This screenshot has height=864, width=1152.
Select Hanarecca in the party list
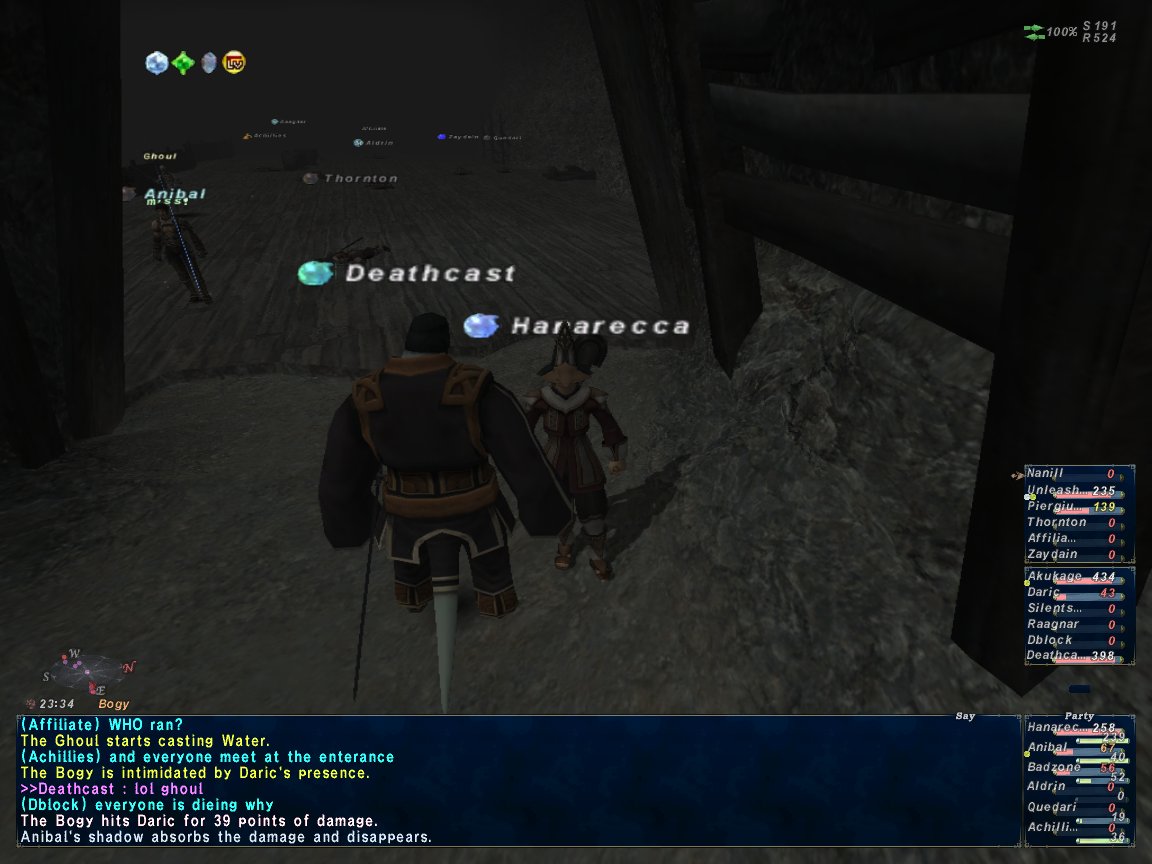(x=1054, y=728)
